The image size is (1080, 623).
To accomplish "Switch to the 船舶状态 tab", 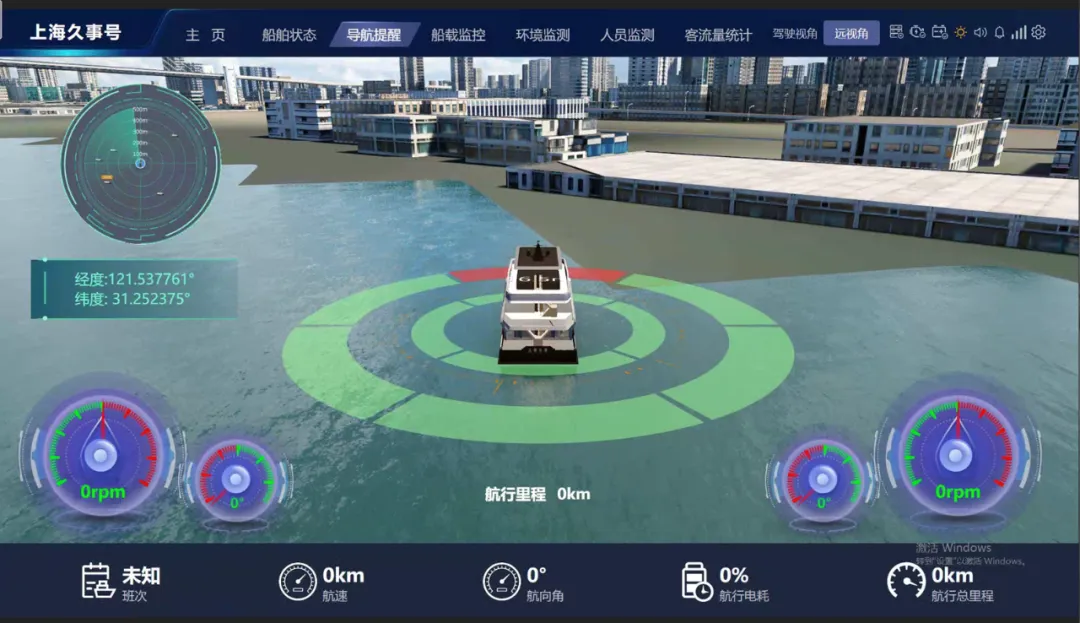I will click(289, 35).
